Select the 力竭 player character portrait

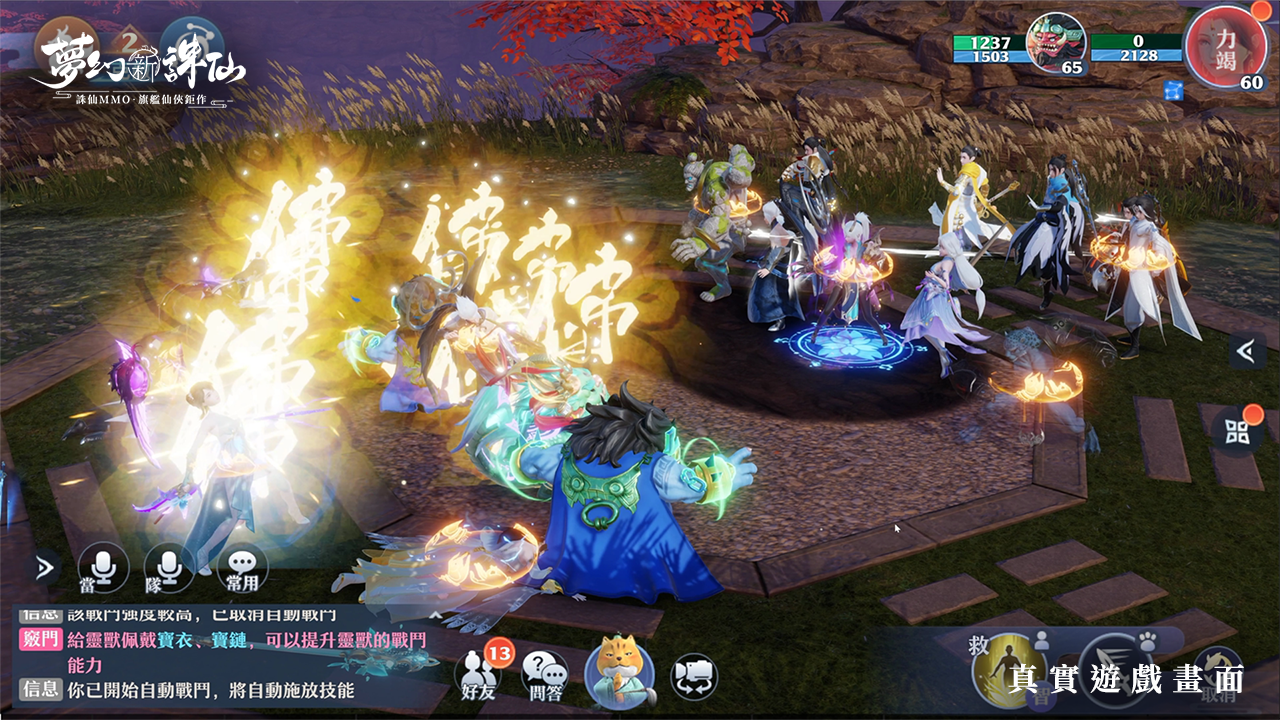pyautogui.click(x=1218, y=42)
